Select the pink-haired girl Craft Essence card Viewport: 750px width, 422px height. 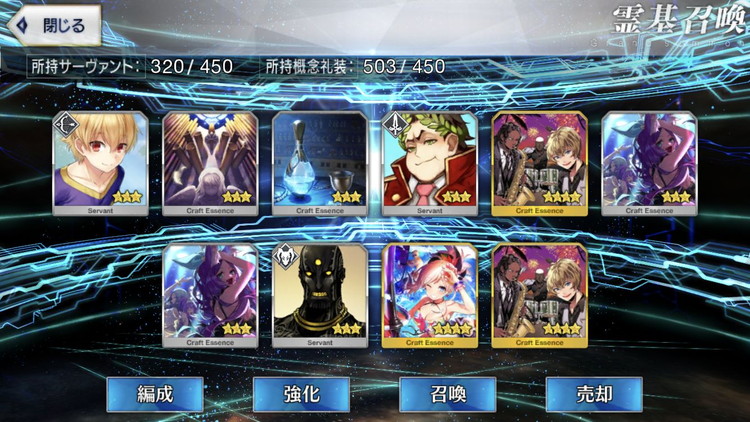point(430,294)
